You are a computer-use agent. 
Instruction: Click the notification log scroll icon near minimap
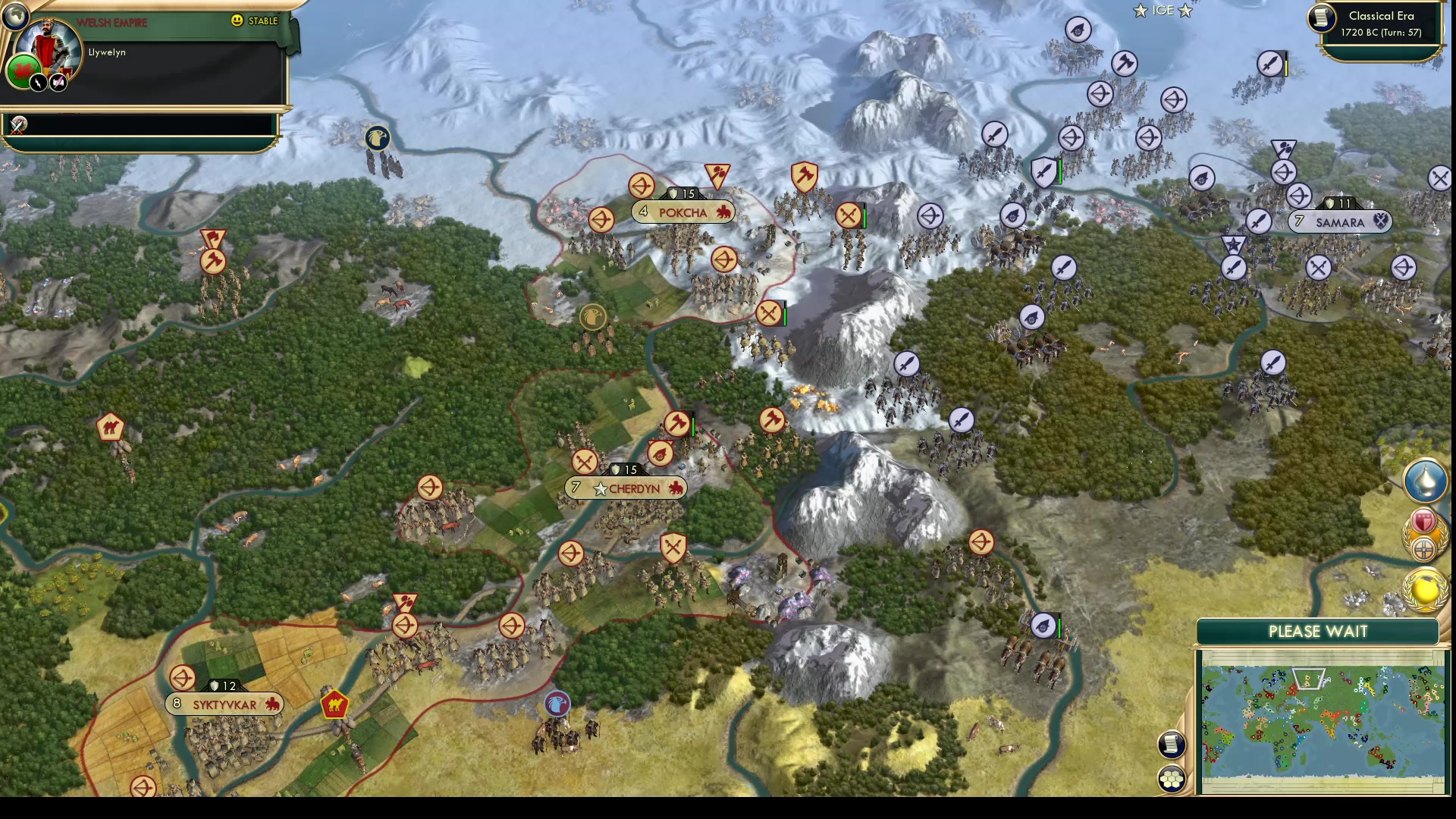tap(1171, 744)
